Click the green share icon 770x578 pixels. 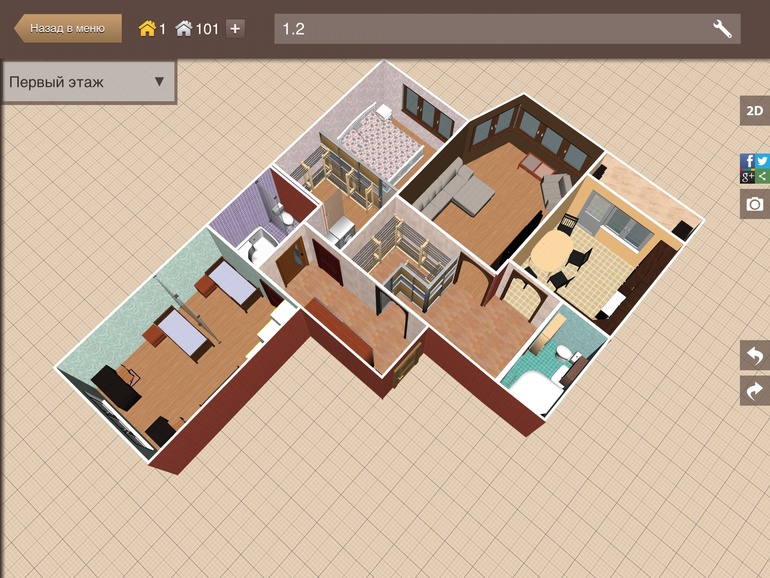click(x=762, y=176)
